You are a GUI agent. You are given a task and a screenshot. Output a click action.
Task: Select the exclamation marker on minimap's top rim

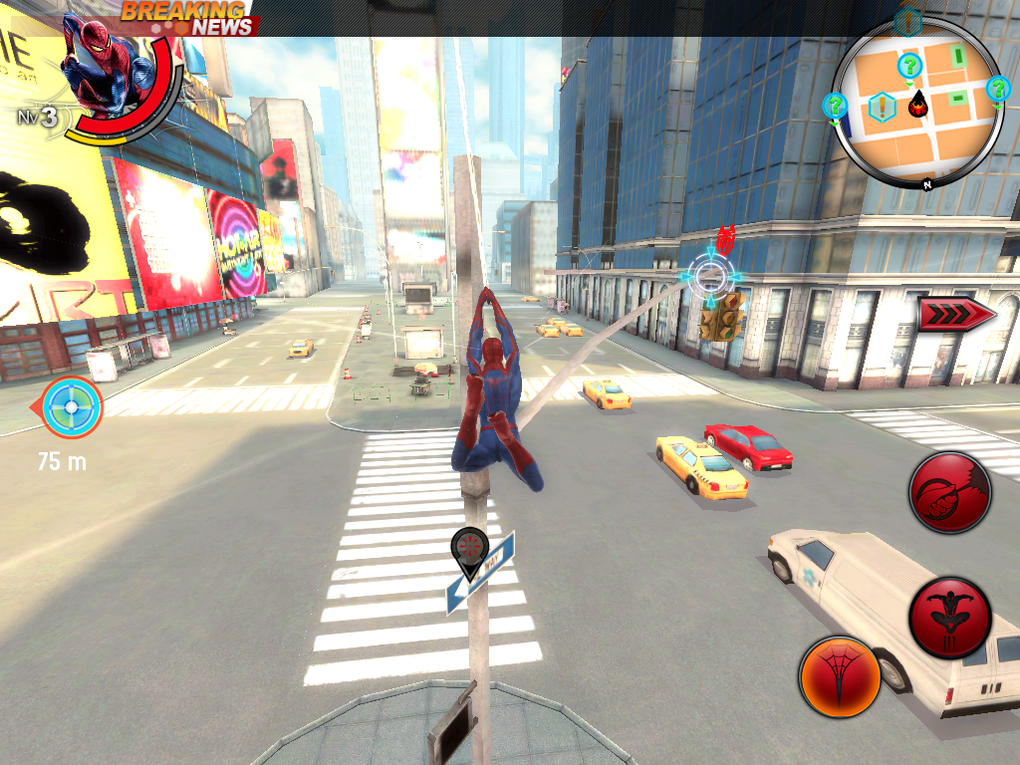pyautogui.click(x=908, y=20)
